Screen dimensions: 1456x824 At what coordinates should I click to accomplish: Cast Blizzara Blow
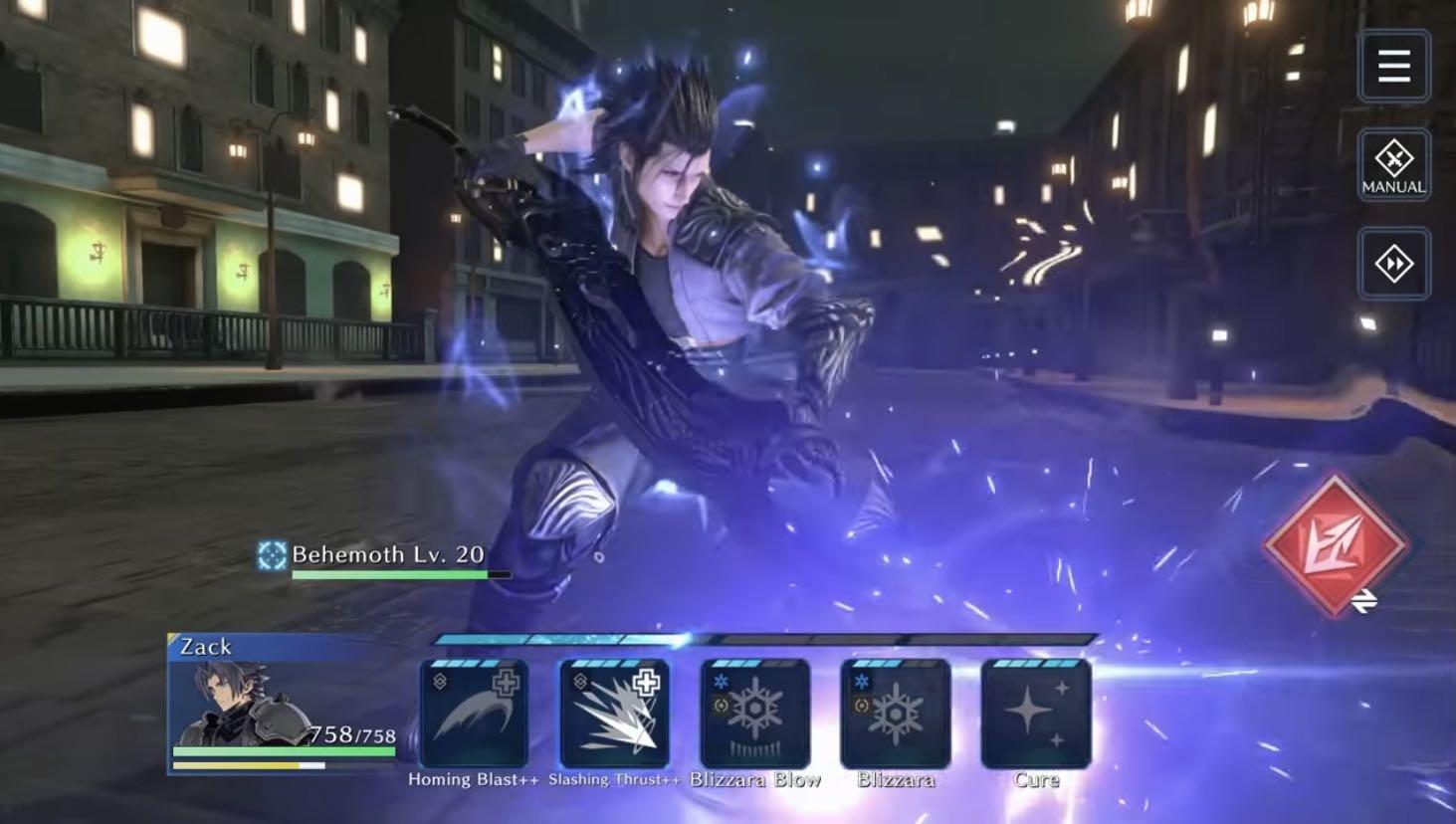click(x=755, y=715)
